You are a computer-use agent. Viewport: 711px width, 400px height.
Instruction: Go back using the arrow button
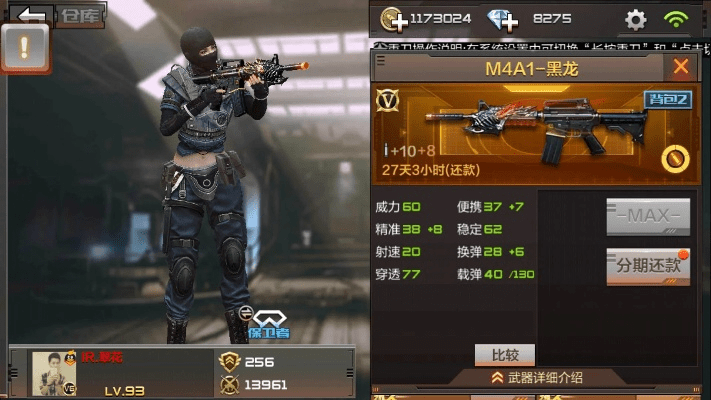(32, 14)
